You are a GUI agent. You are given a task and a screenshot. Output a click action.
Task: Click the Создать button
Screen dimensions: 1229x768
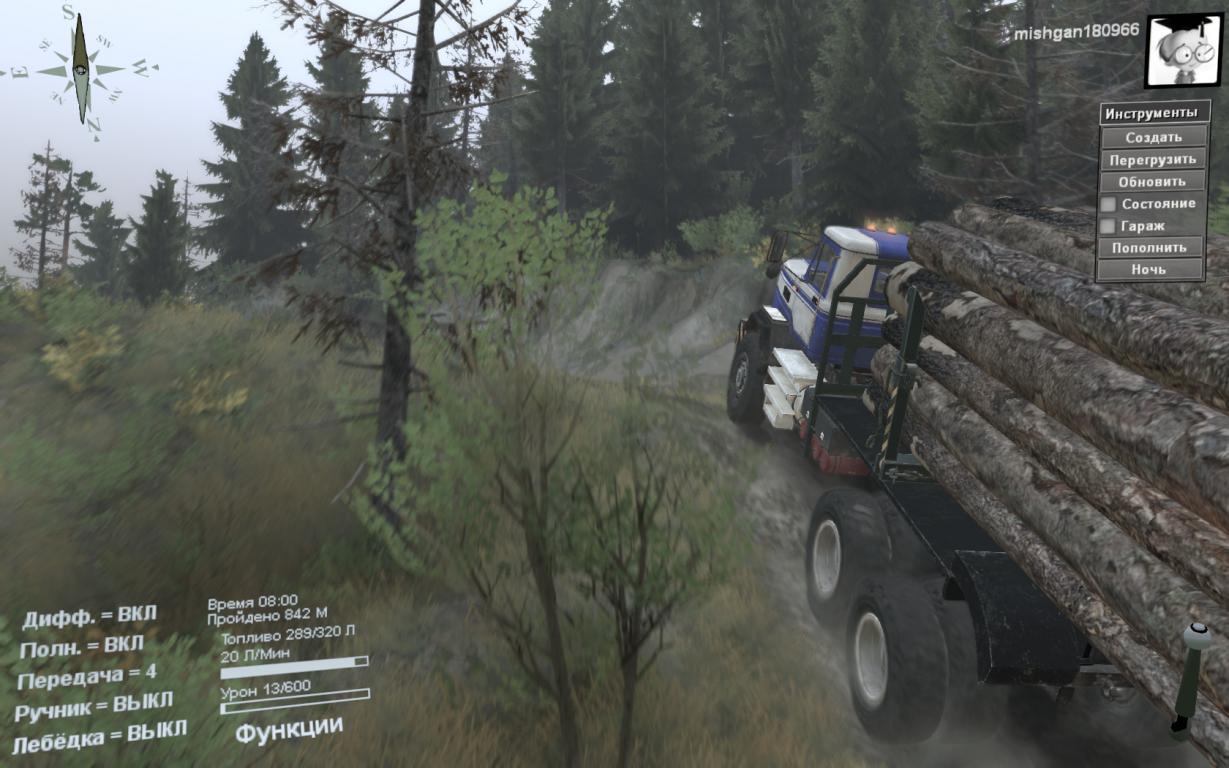1152,137
